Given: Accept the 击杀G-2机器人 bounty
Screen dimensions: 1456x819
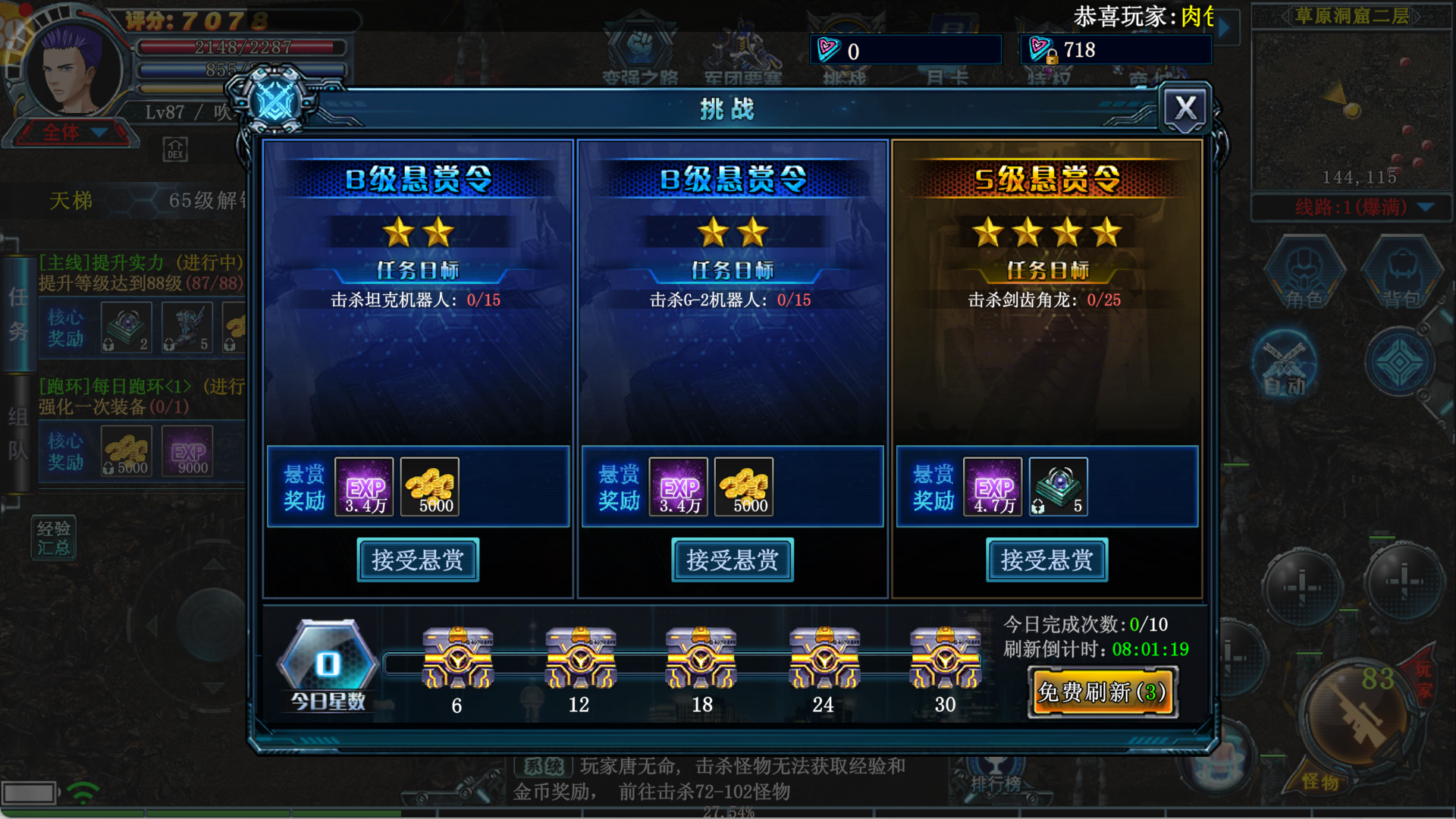Looking at the screenshot, I should 733,560.
